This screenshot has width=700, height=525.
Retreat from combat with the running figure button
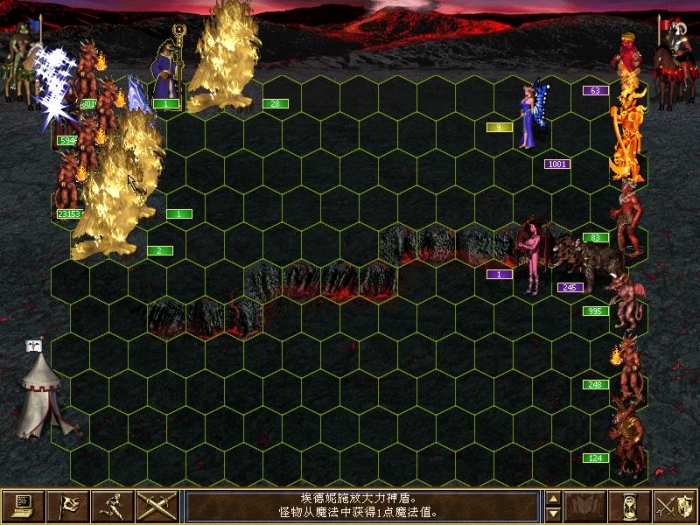(111, 506)
